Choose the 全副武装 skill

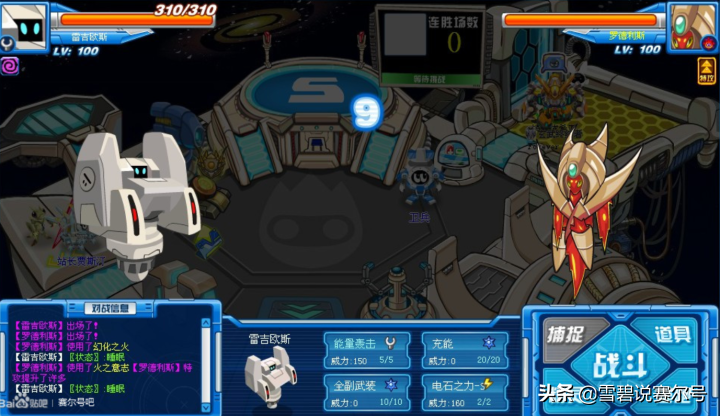[x=366, y=393]
